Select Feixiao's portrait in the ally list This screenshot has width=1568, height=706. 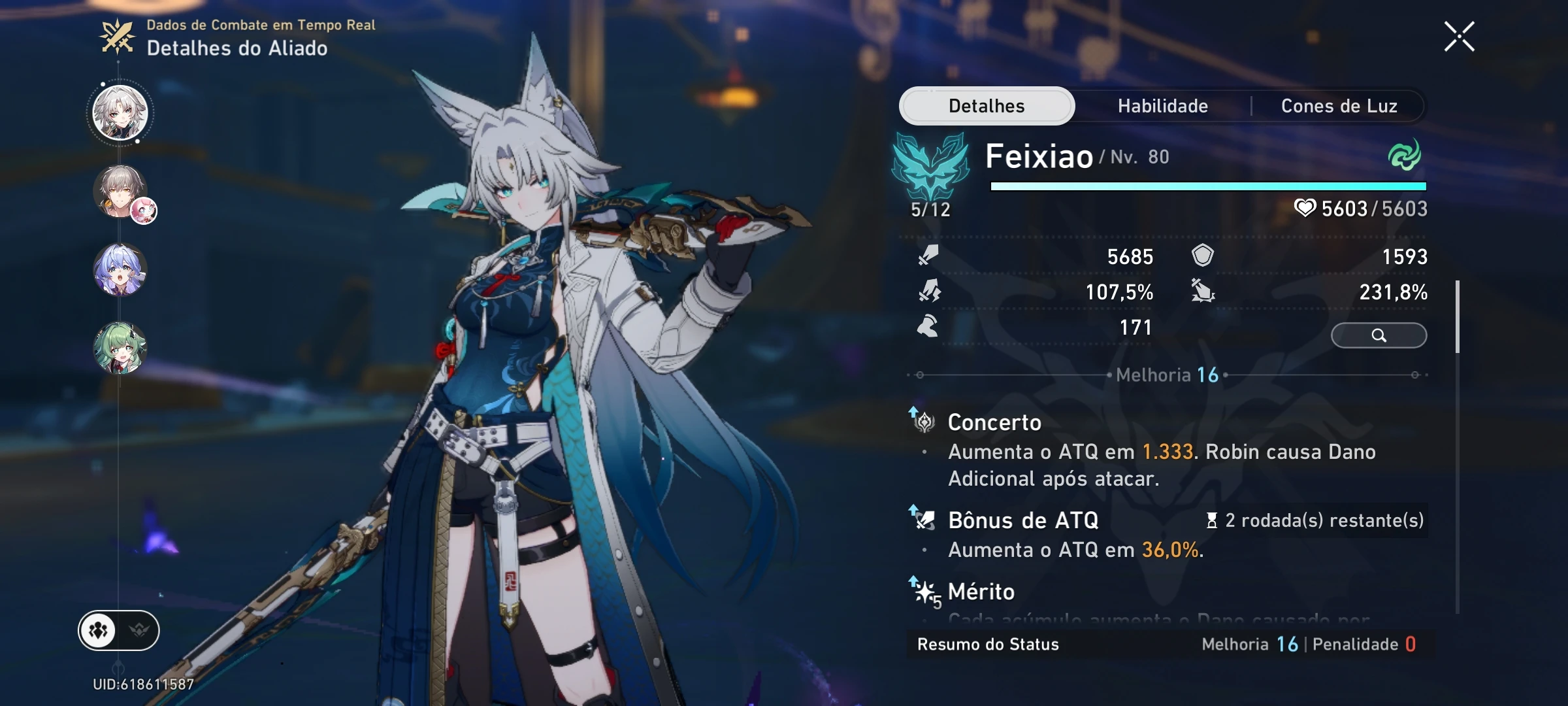(119, 112)
